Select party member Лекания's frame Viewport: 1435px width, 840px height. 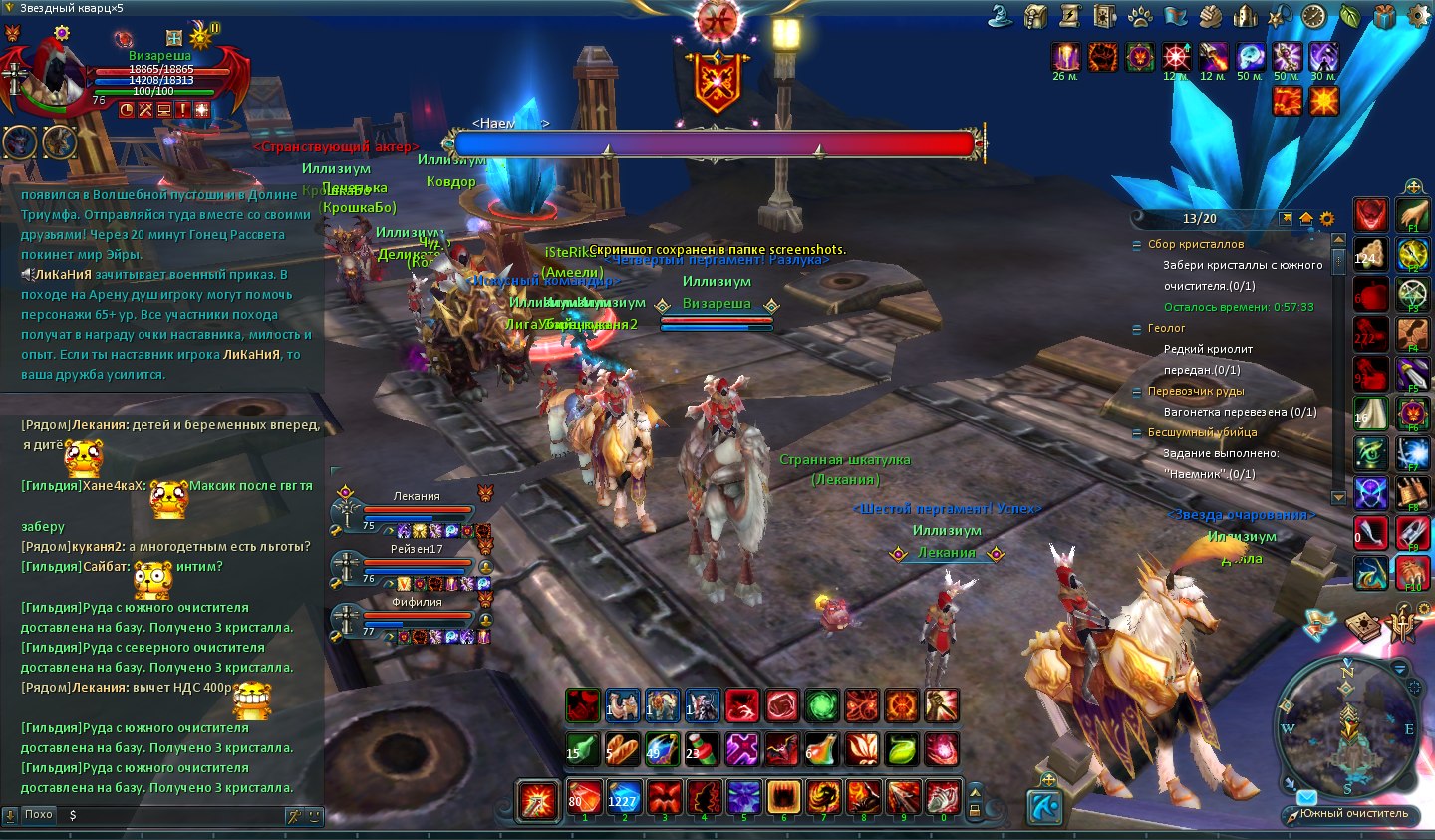417,510
